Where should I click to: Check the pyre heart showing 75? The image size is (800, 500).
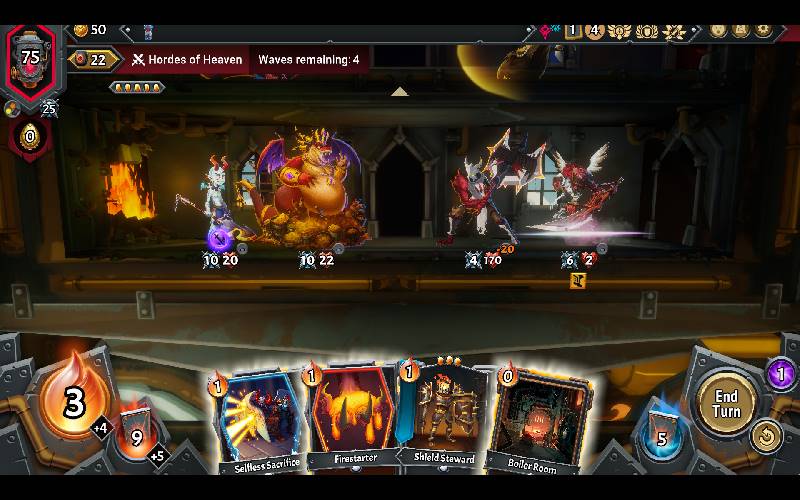tap(31, 57)
